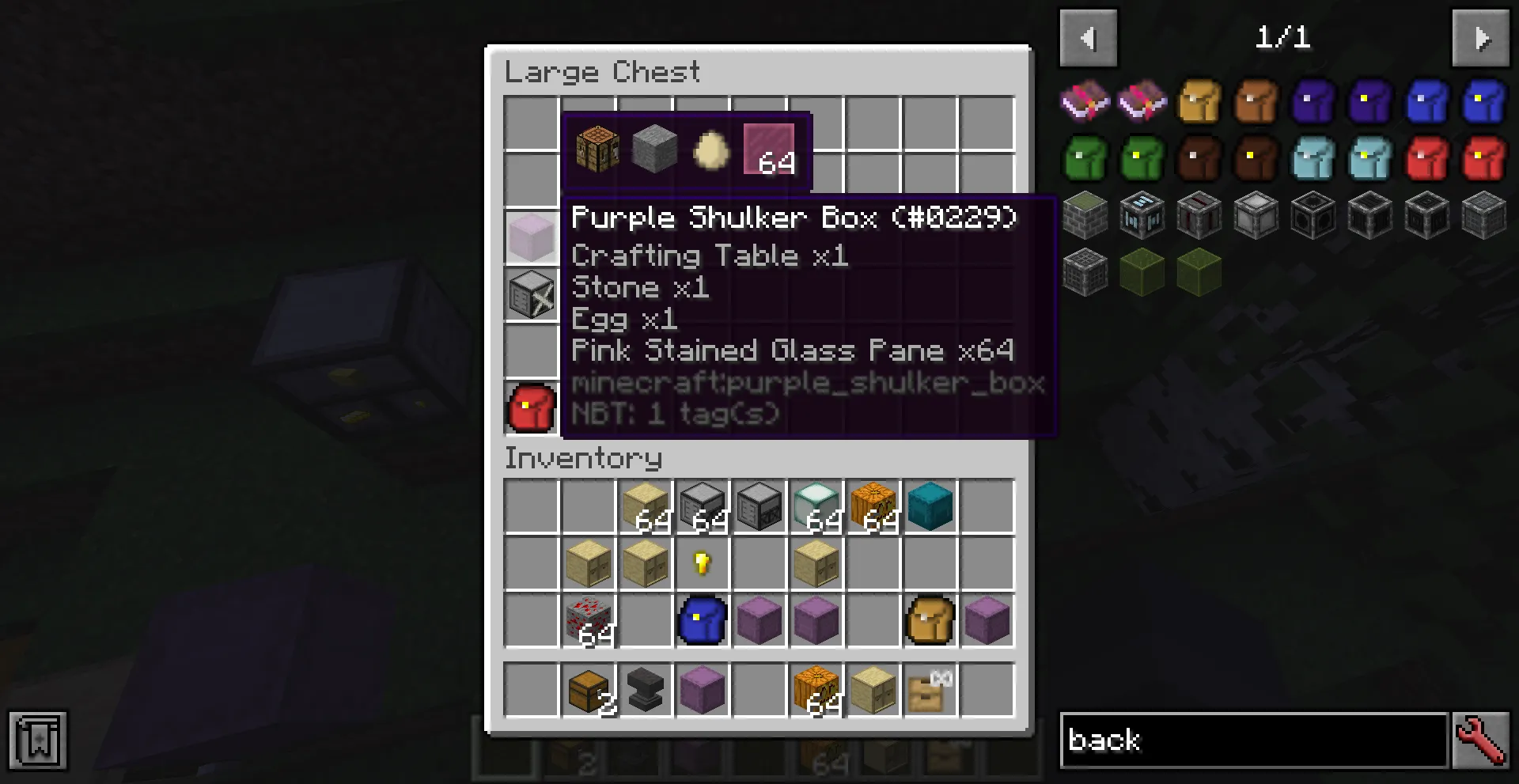This screenshot has height=784, width=1519.
Task: Click a green slime block in the right panel
Action: (x=1142, y=271)
